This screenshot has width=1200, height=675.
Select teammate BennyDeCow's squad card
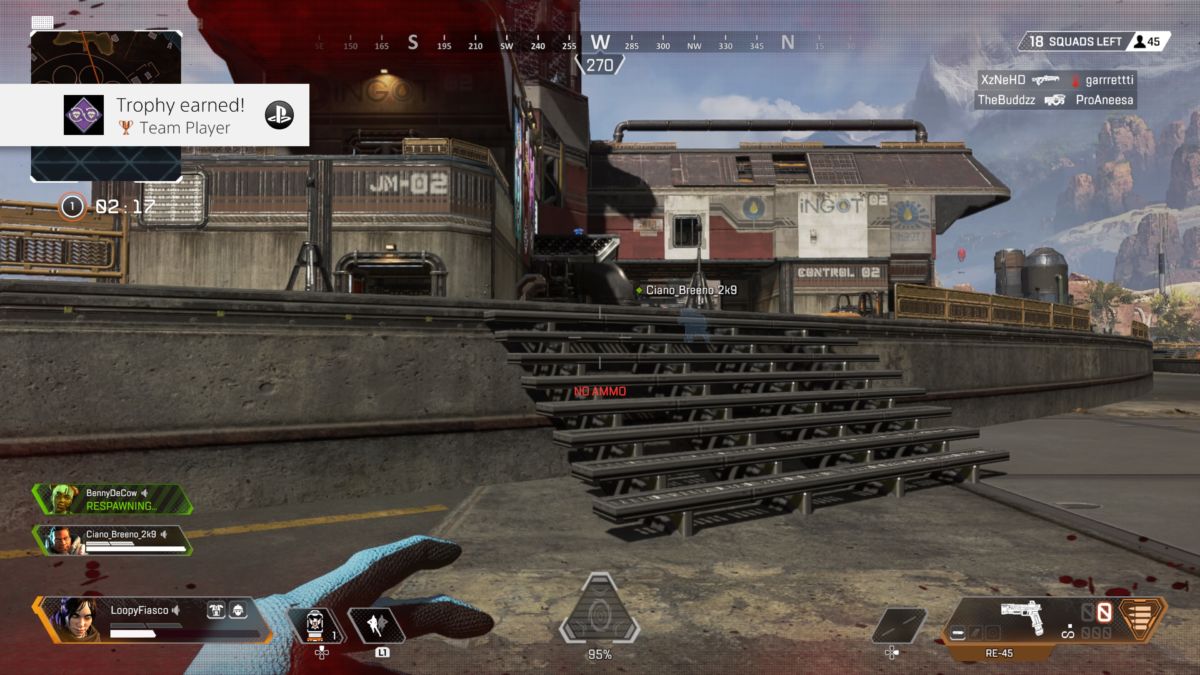click(x=112, y=499)
